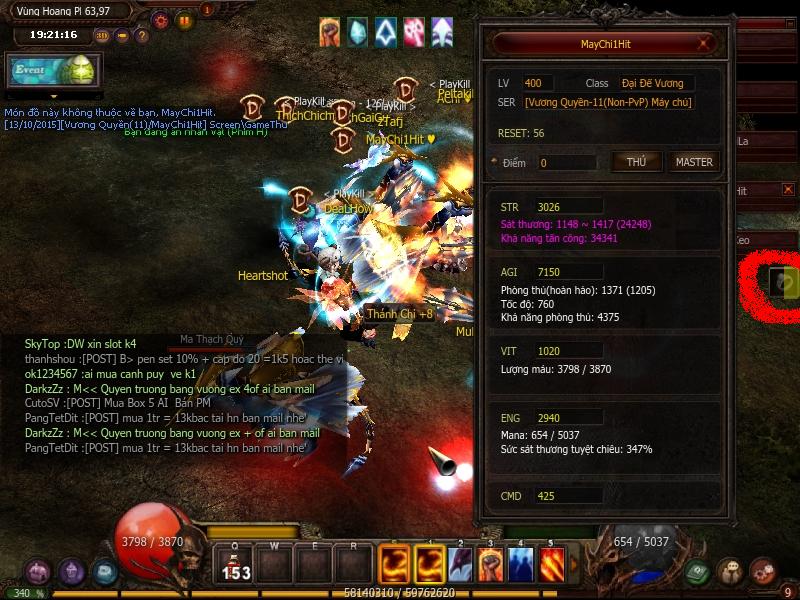
Task: Select the Q potion slot with 153
Action: (x=236, y=564)
